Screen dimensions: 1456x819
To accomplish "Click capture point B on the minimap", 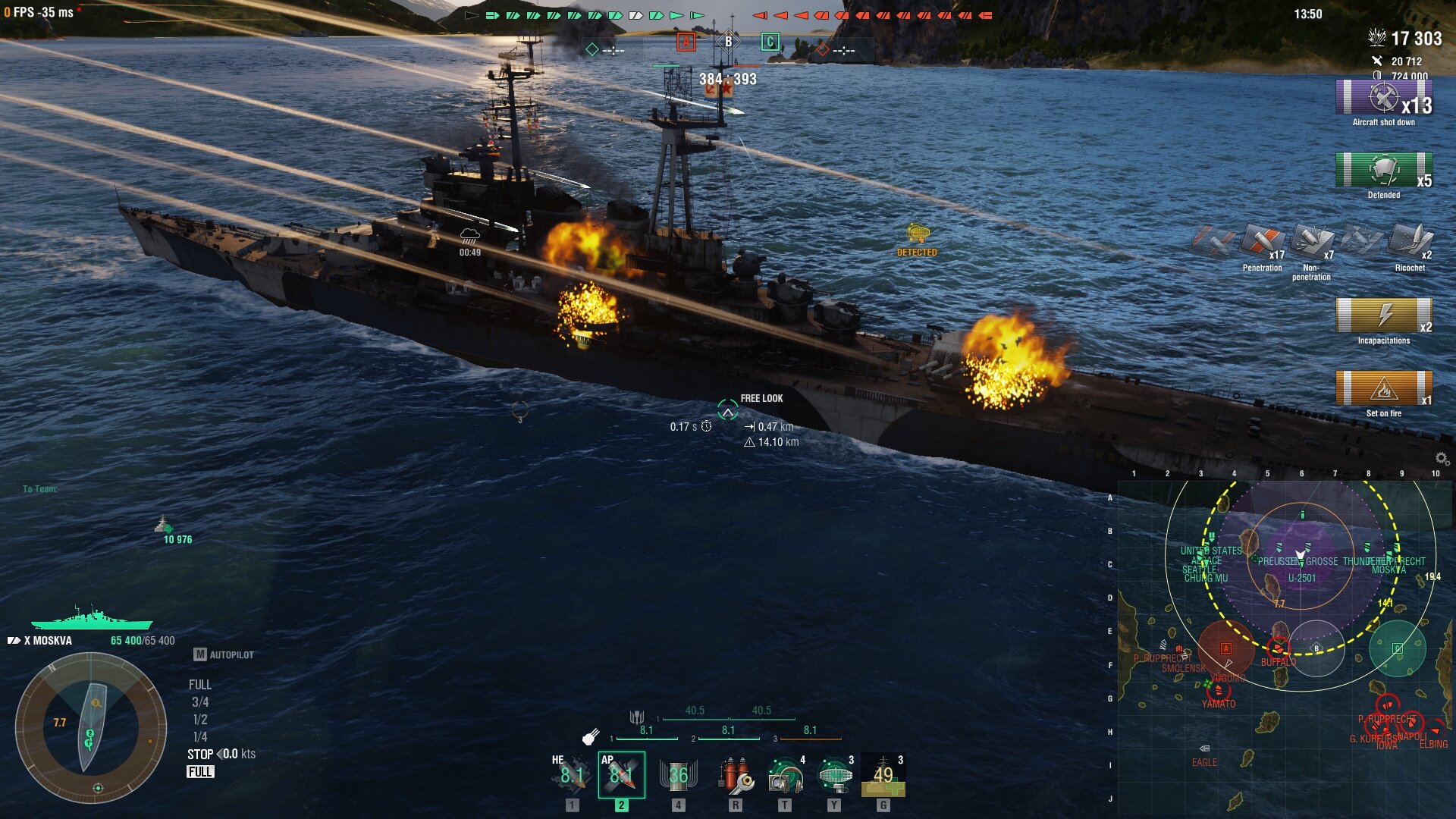I will click(1316, 648).
